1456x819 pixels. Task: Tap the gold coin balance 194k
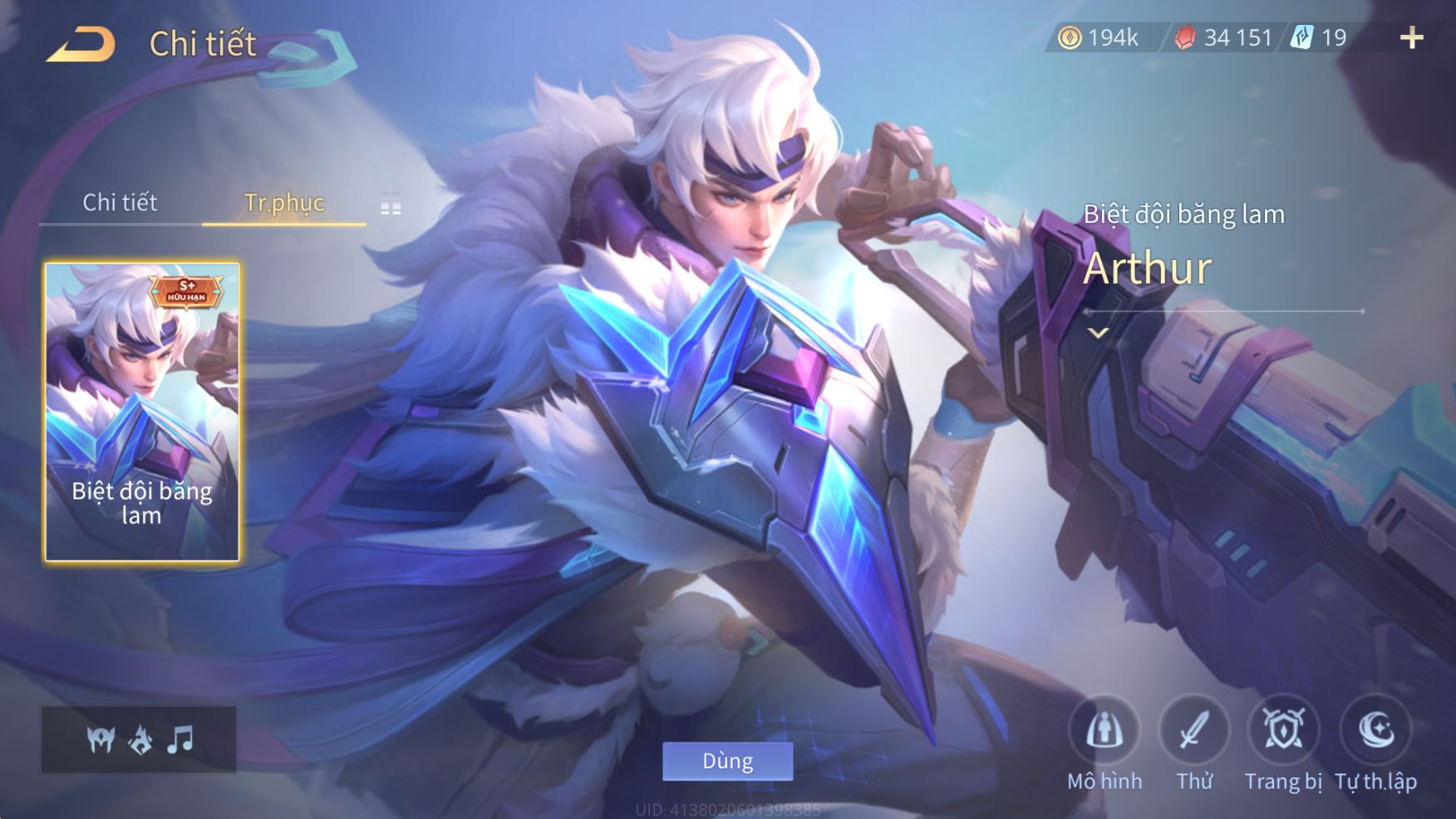point(1098,37)
